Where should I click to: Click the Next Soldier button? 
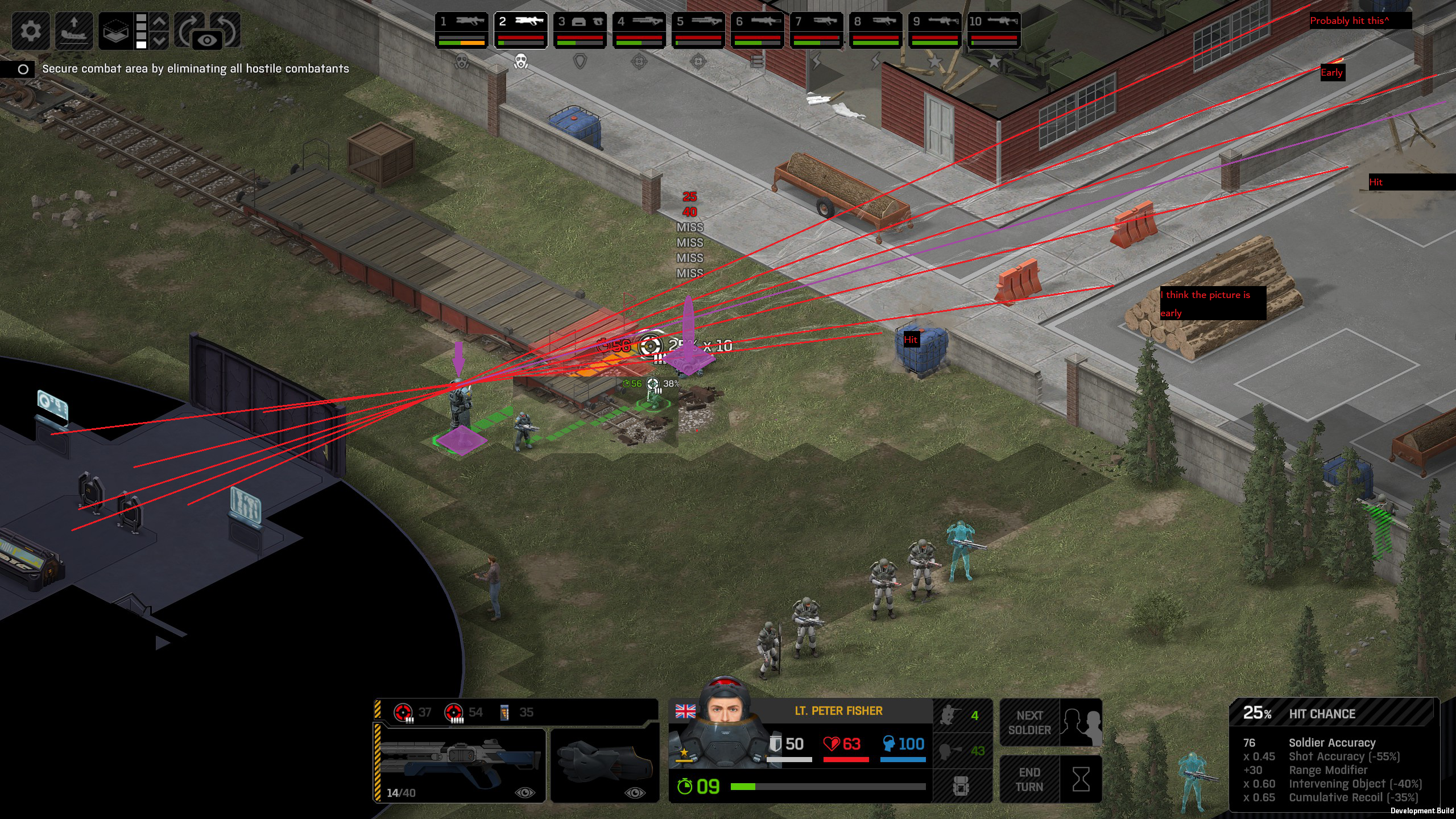tap(1050, 722)
